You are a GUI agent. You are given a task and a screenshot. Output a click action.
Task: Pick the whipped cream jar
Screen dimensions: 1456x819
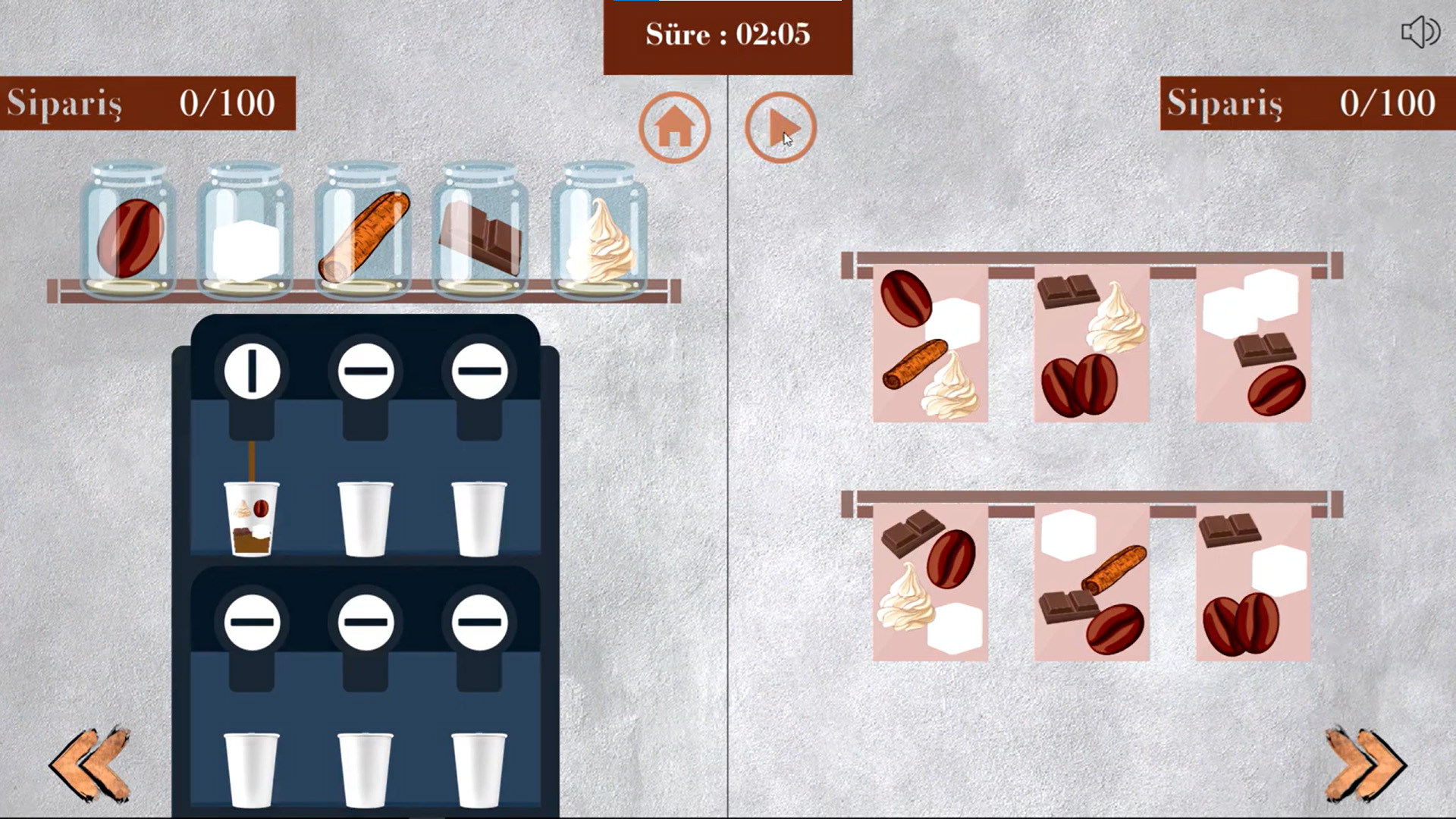[599, 231]
